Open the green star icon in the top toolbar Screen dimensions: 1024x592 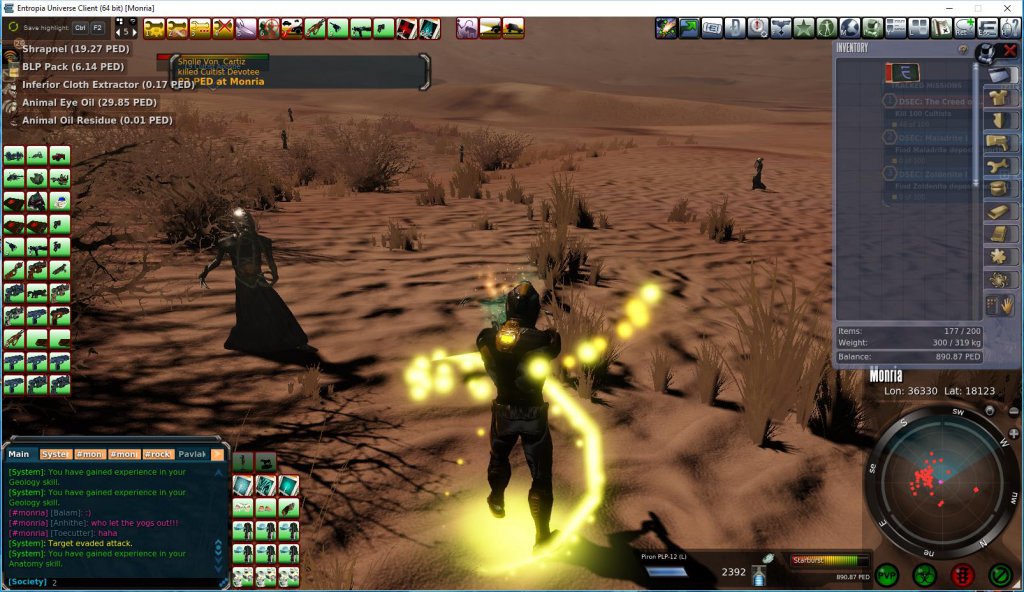point(804,28)
